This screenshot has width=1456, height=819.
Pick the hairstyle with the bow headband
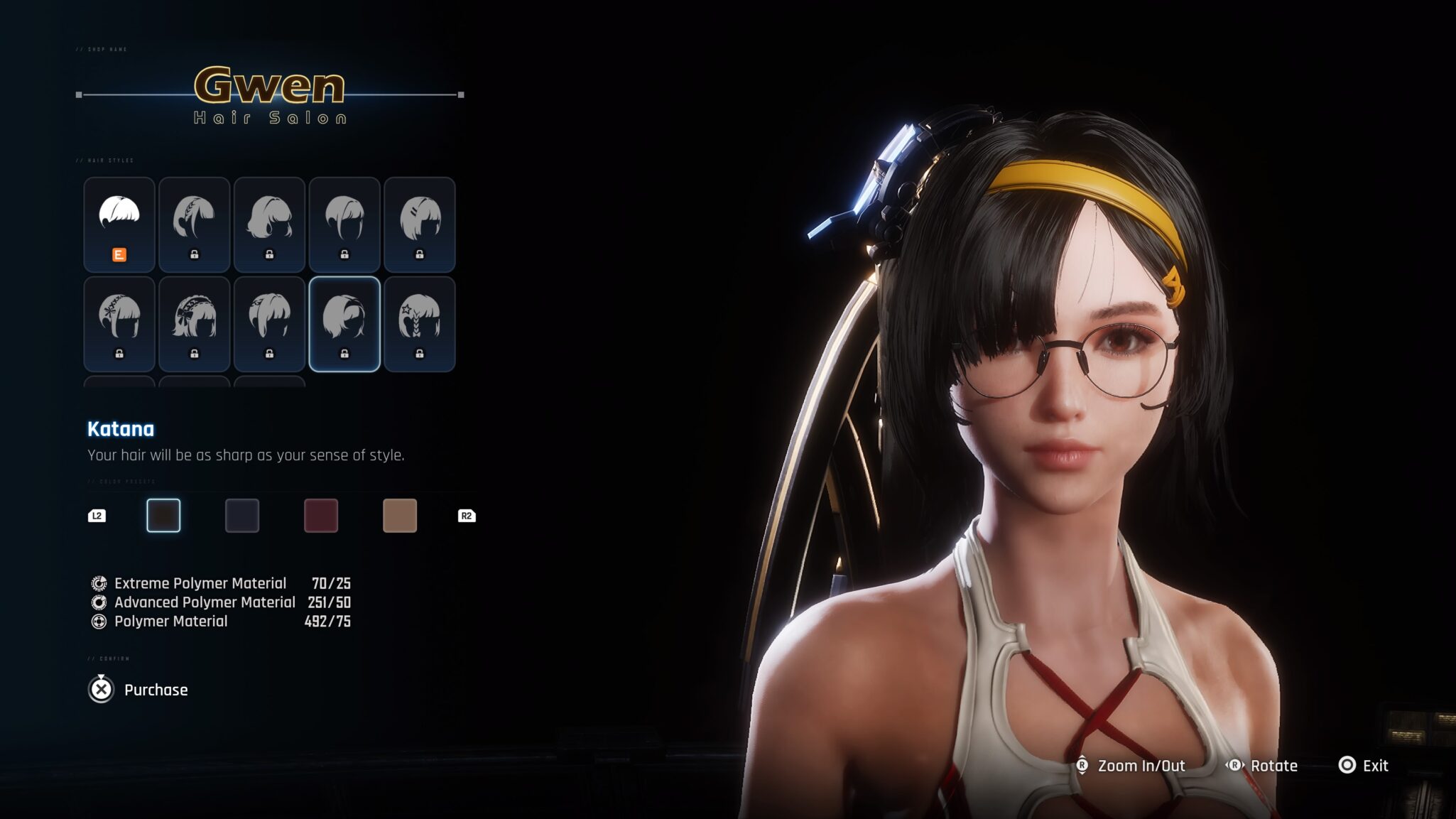pos(194,324)
